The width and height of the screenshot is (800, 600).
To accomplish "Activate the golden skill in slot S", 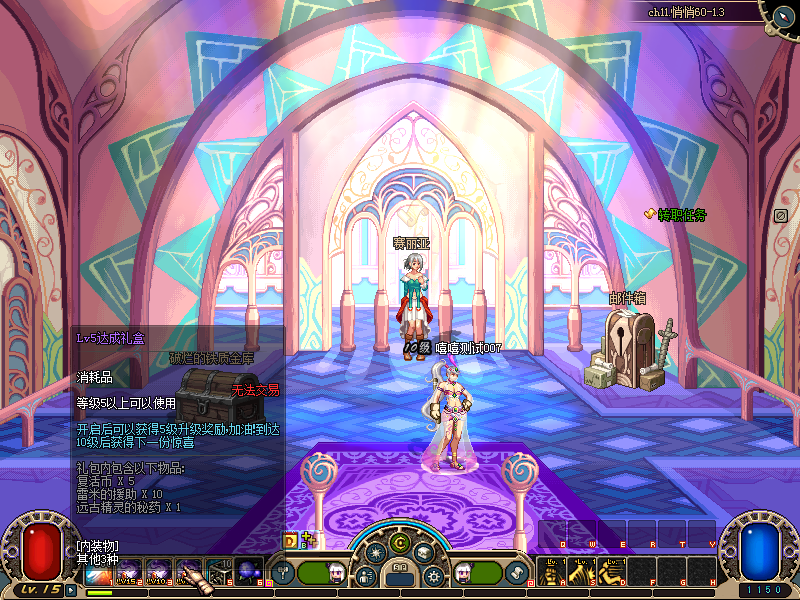I will click(x=582, y=572).
